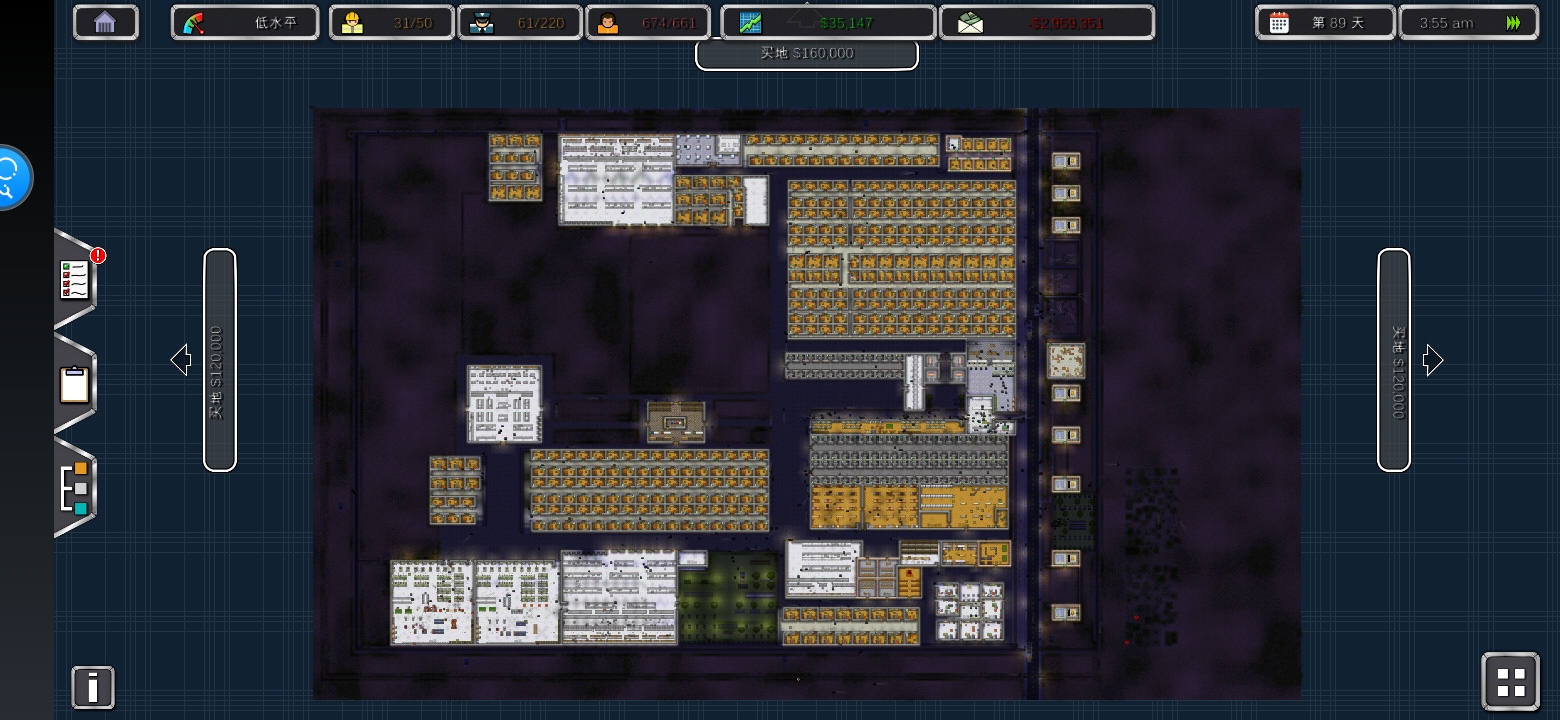
Task: Open the danger level panel showing 低水平
Action: [245, 22]
